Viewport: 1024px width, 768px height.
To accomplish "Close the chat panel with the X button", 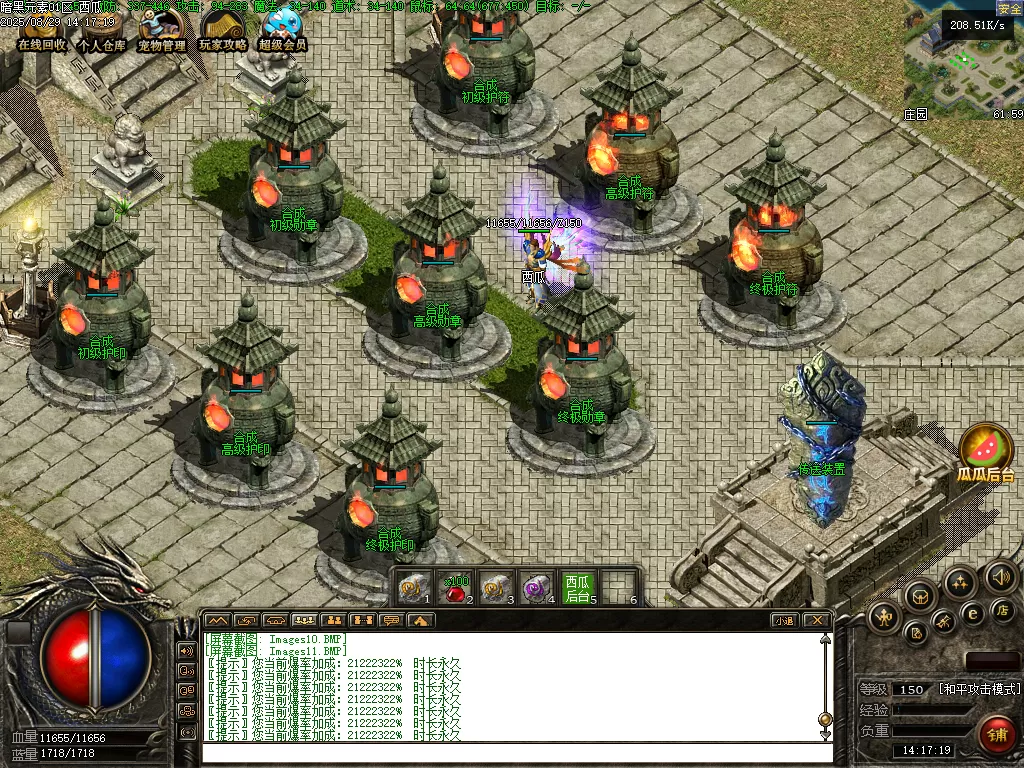I will (817, 620).
